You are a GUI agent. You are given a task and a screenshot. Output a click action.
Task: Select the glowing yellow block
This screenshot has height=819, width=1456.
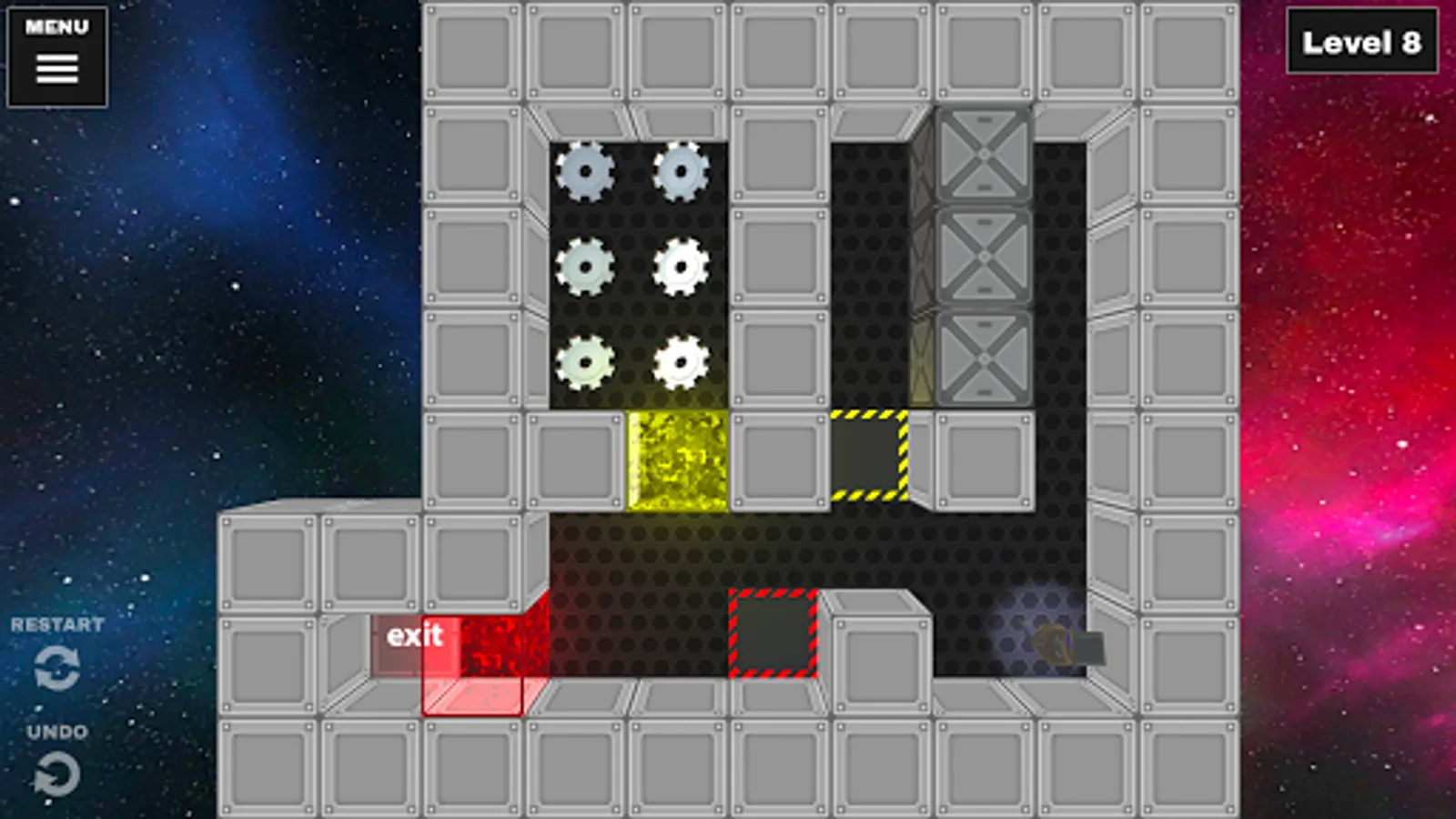678,460
